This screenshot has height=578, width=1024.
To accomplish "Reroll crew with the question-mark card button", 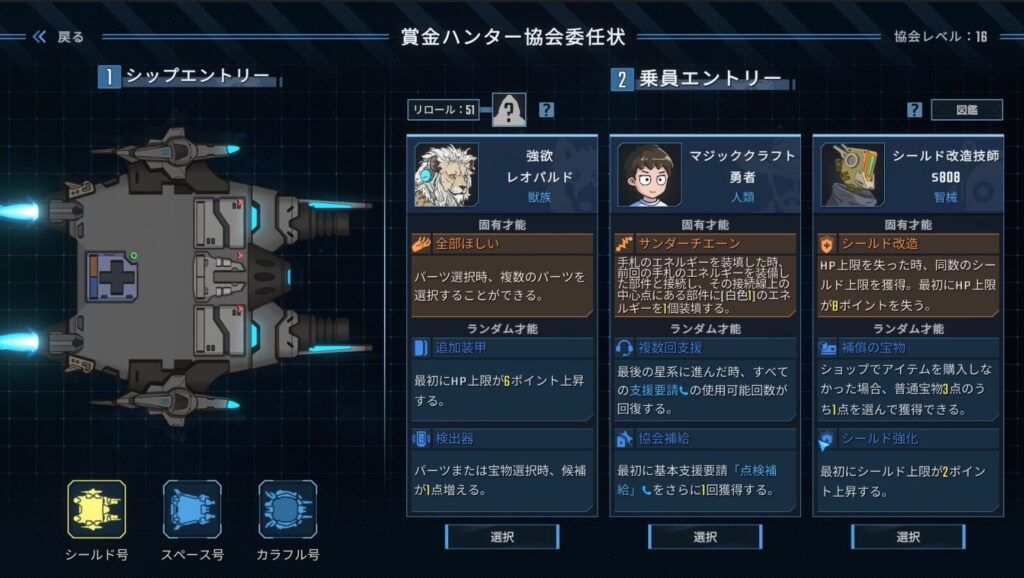I will pos(508,110).
